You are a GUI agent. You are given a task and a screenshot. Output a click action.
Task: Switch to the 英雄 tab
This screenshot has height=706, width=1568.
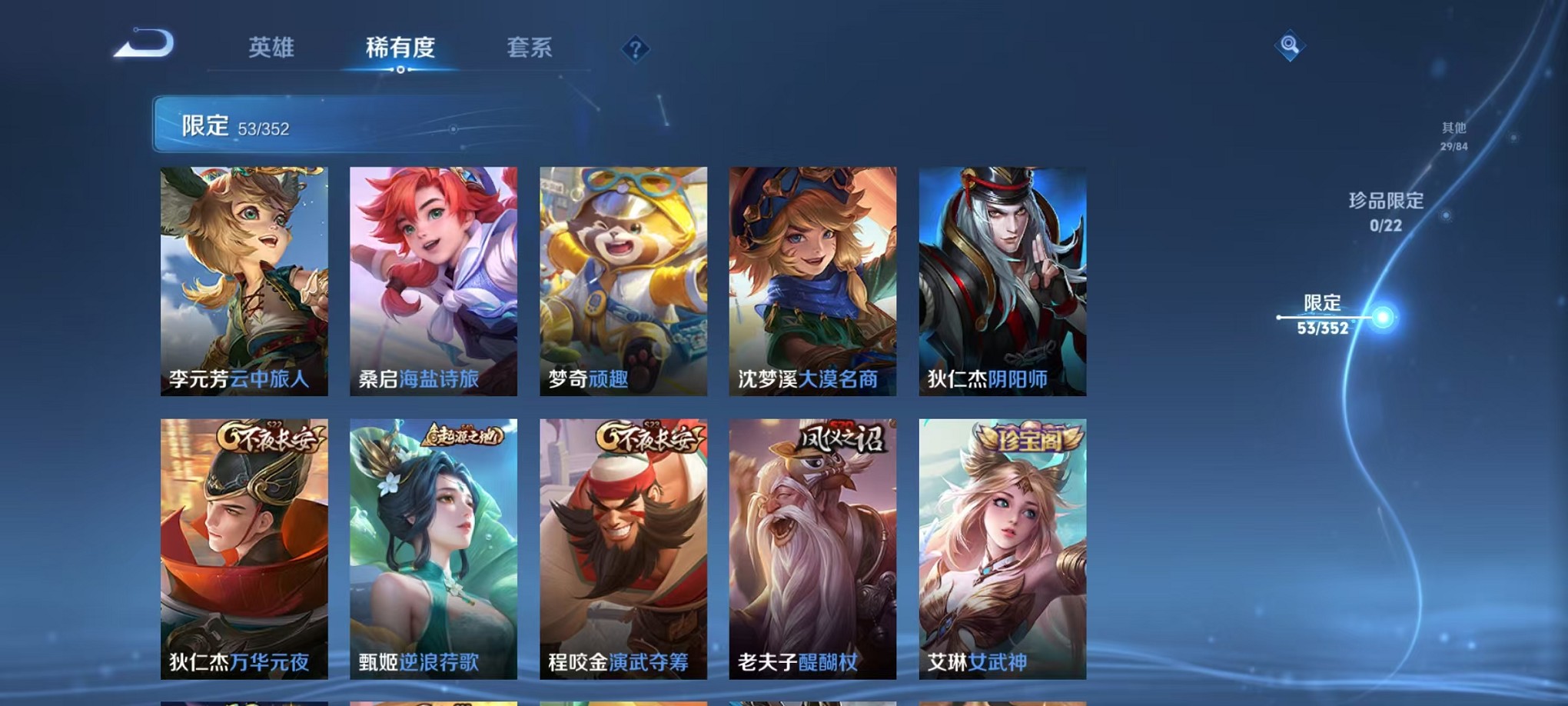(x=271, y=46)
